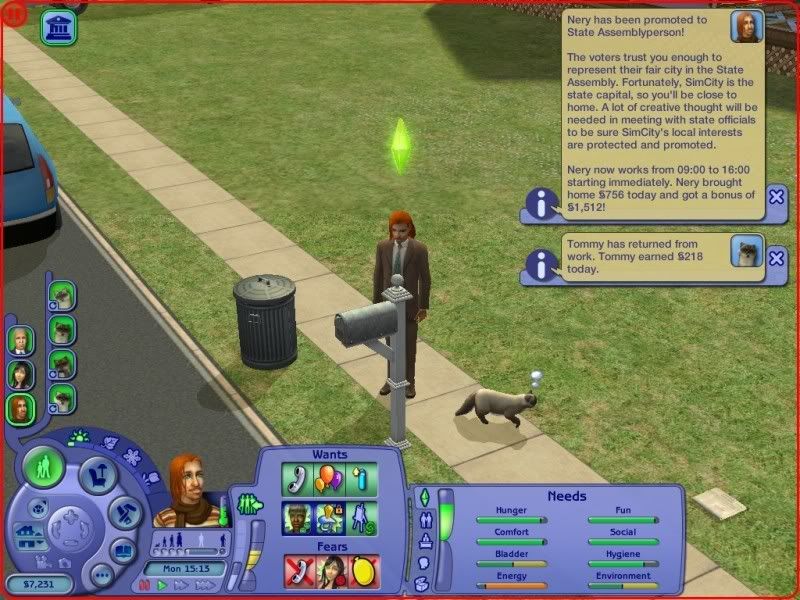Open the options menu with three dots
800x600 pixels.
click(100, 575)
